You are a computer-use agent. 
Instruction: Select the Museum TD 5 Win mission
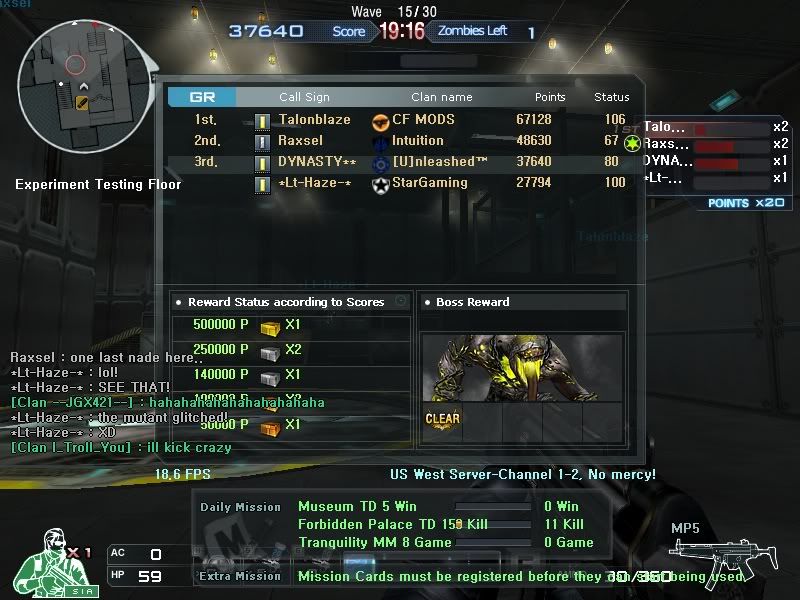[357, 507]
